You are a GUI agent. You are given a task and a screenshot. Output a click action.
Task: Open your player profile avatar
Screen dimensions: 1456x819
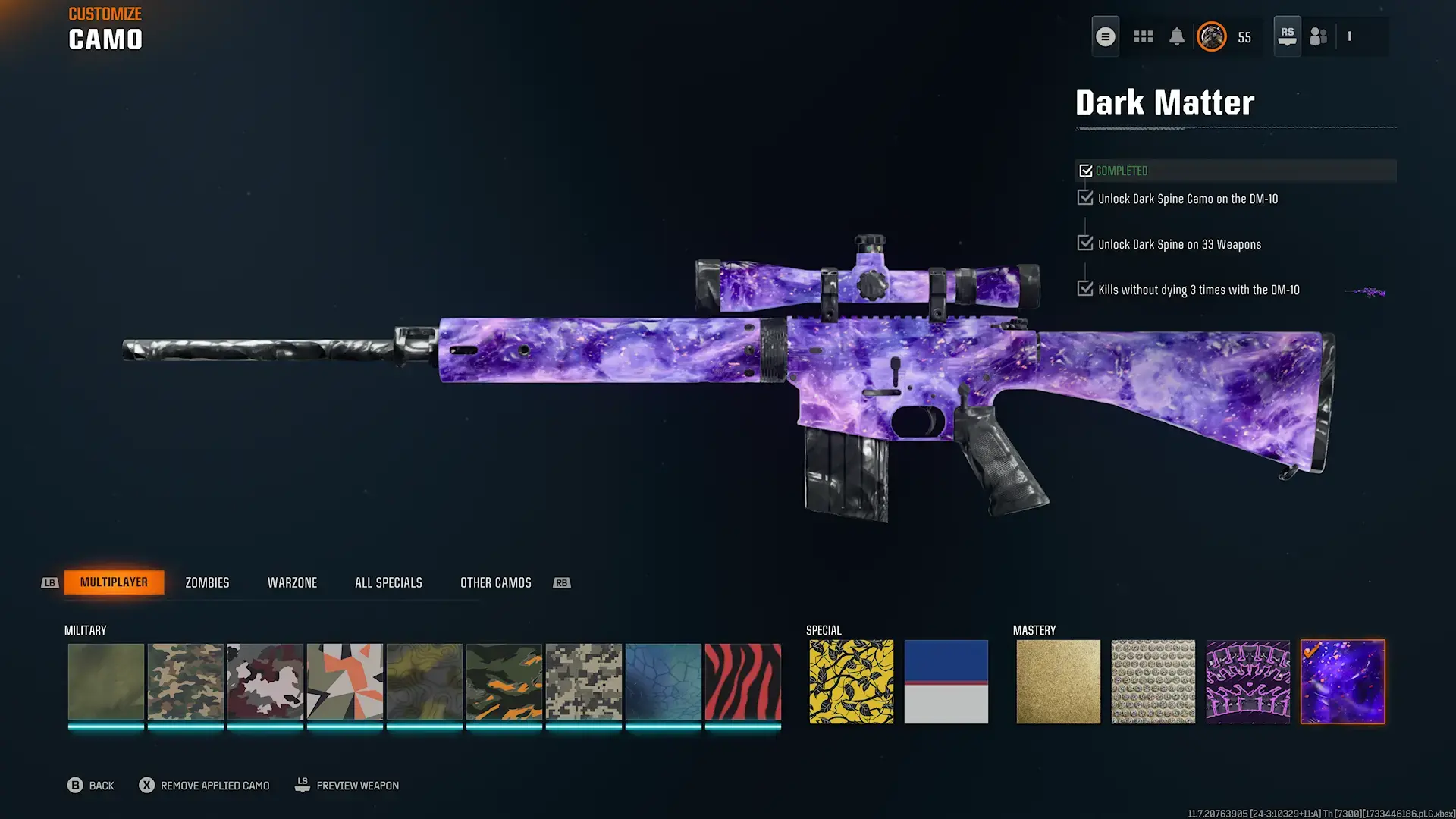pyautogui.click(x=1212, y=36)
